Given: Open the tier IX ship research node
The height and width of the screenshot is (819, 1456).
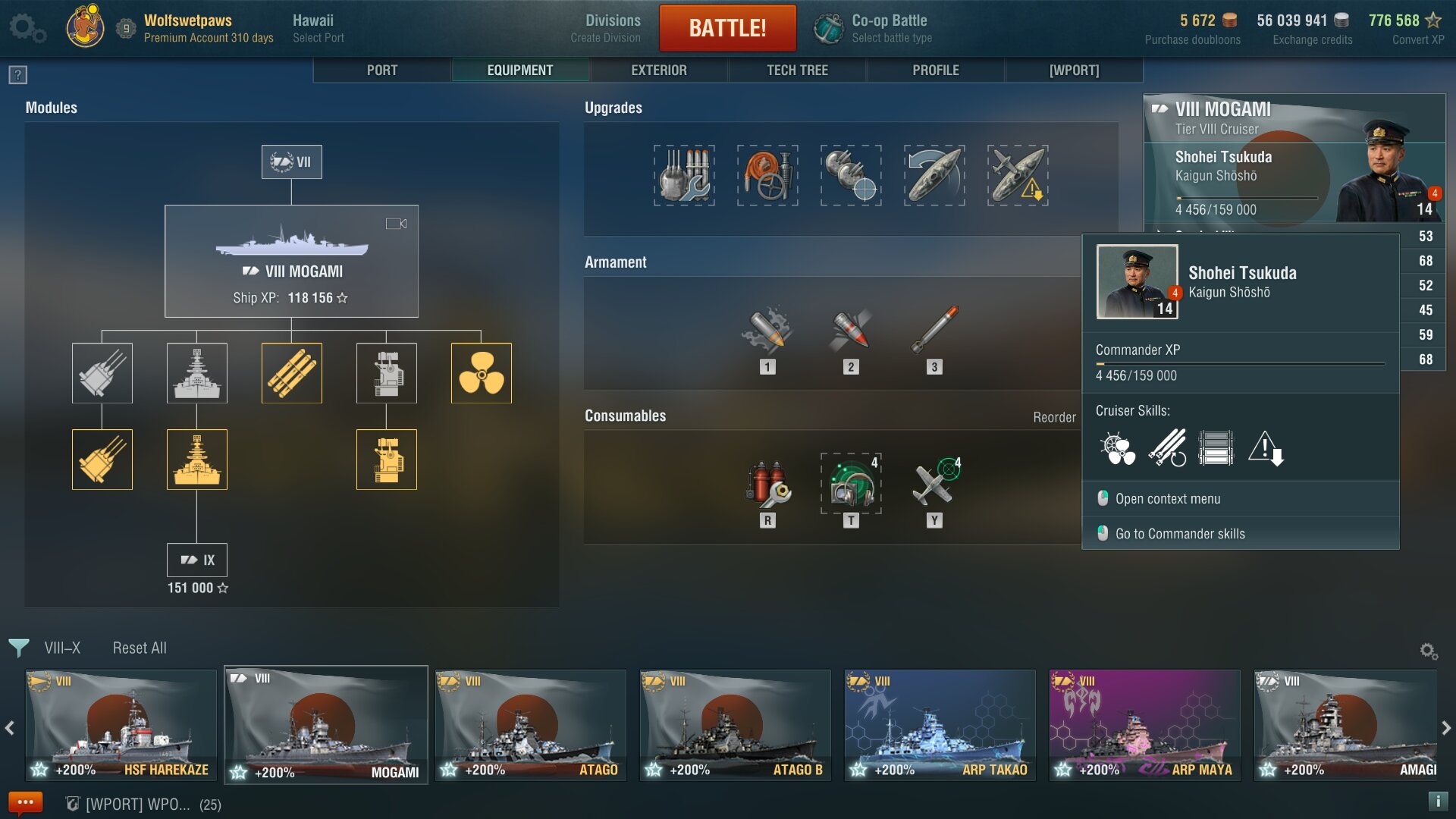Looking at the screenshot, I should (197, 560).
